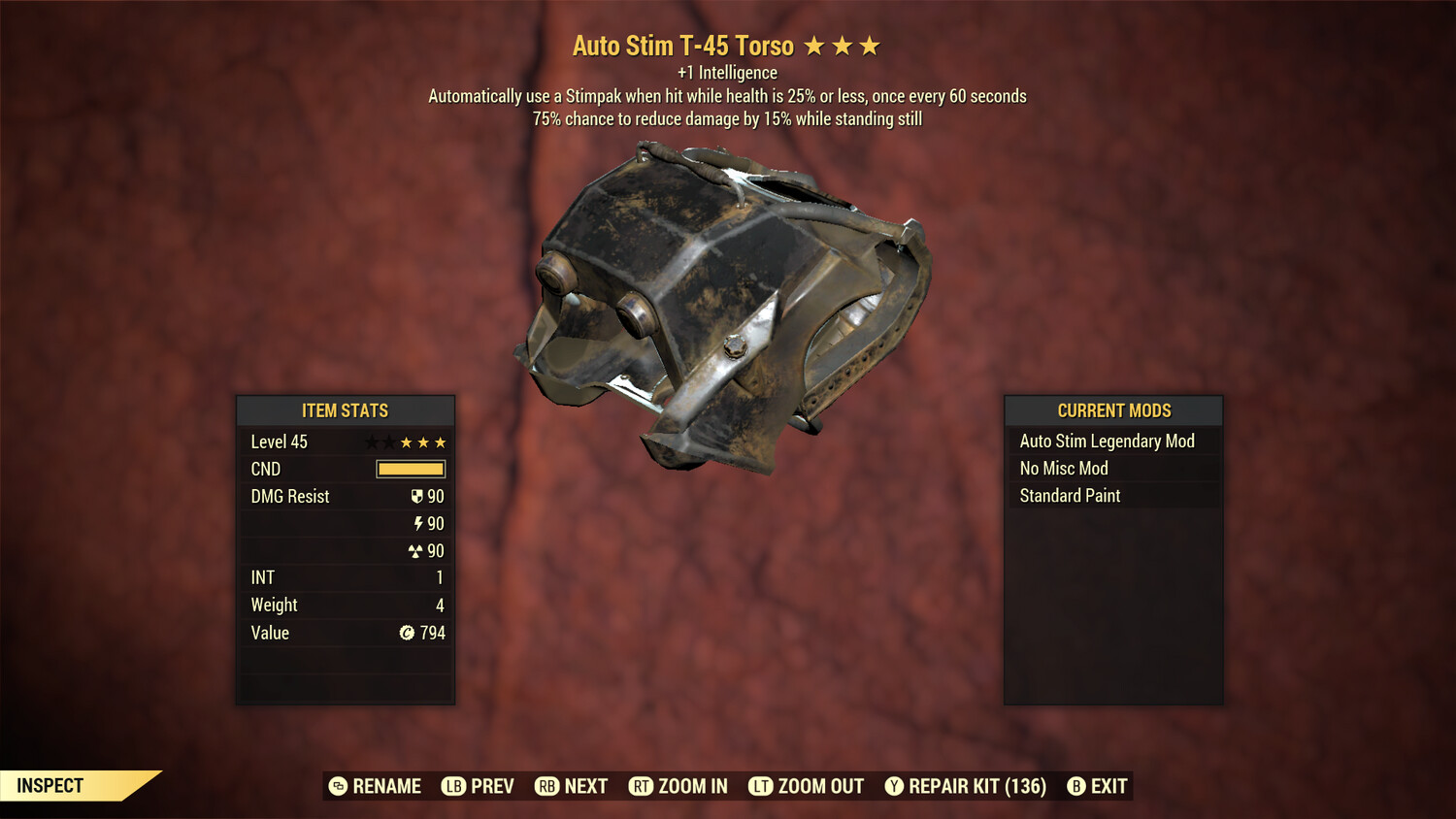The width and height of the screenshot is (1456, 819).
Task: Select the No Misc Mod entry
Action: [1062, 468]
